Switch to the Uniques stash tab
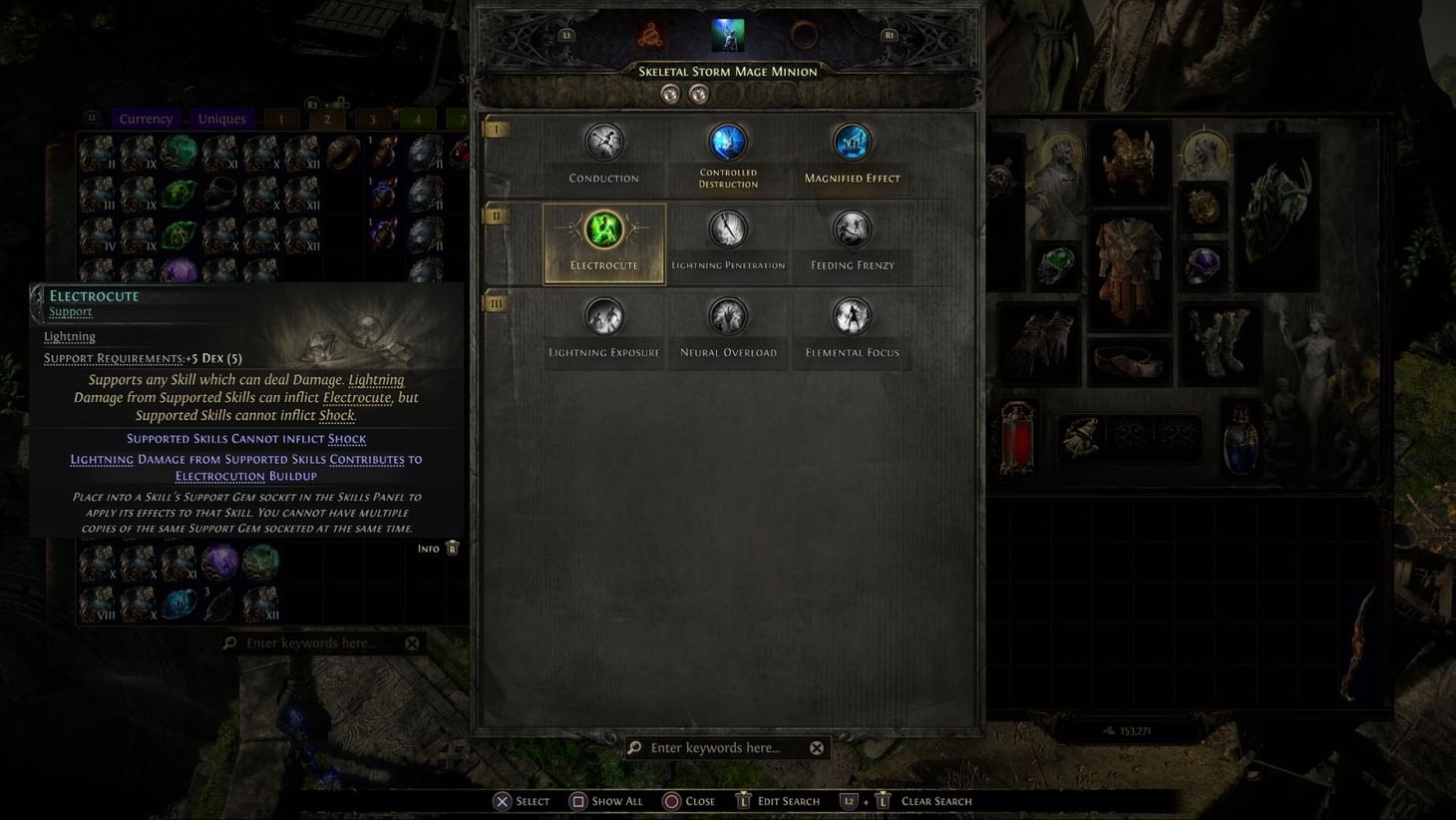Image resolution: width=1456 pixels, height=820 pixels. click(x=220, y=118)
